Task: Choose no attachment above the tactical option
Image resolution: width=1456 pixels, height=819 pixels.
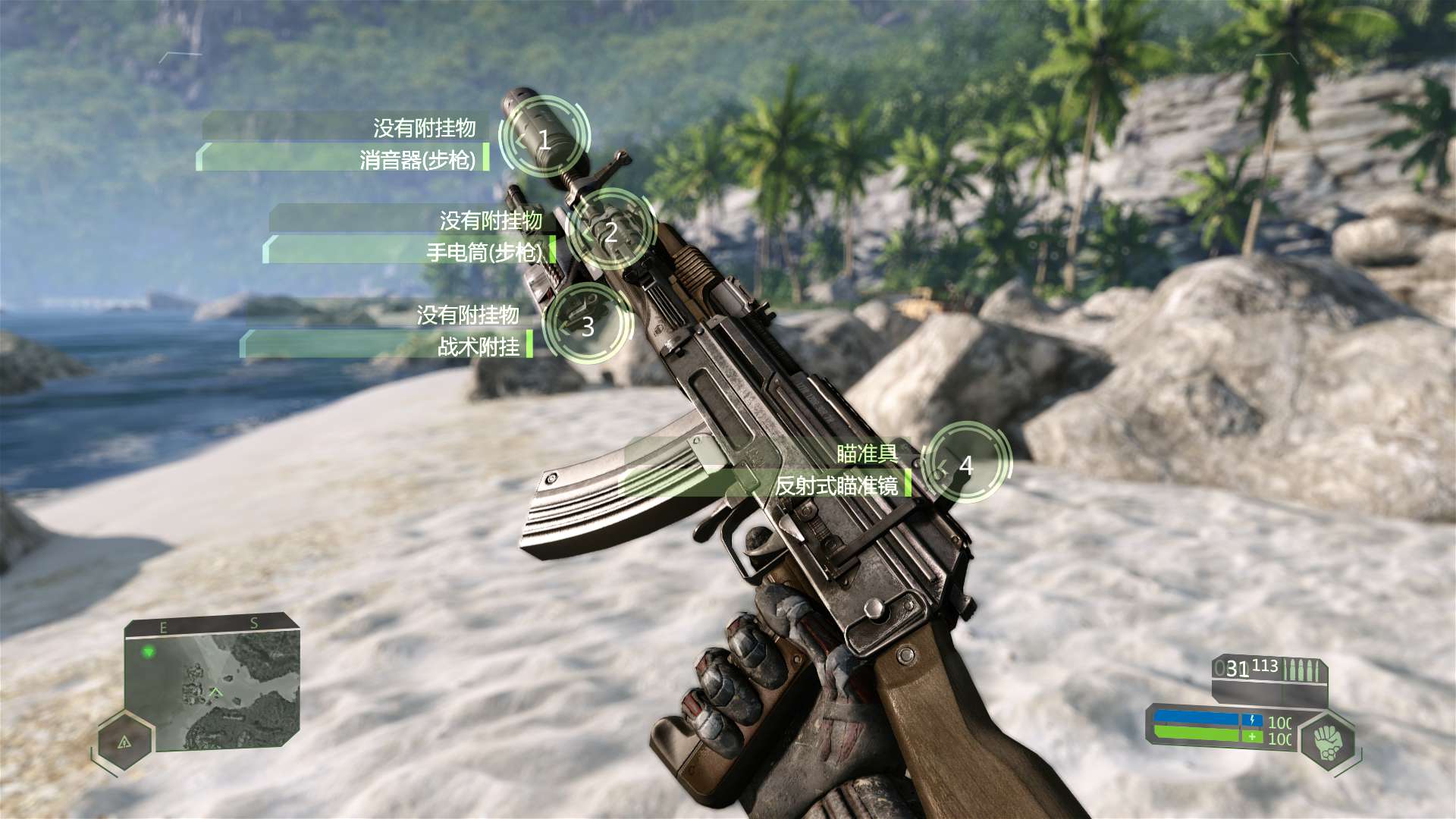Action: 467,314
